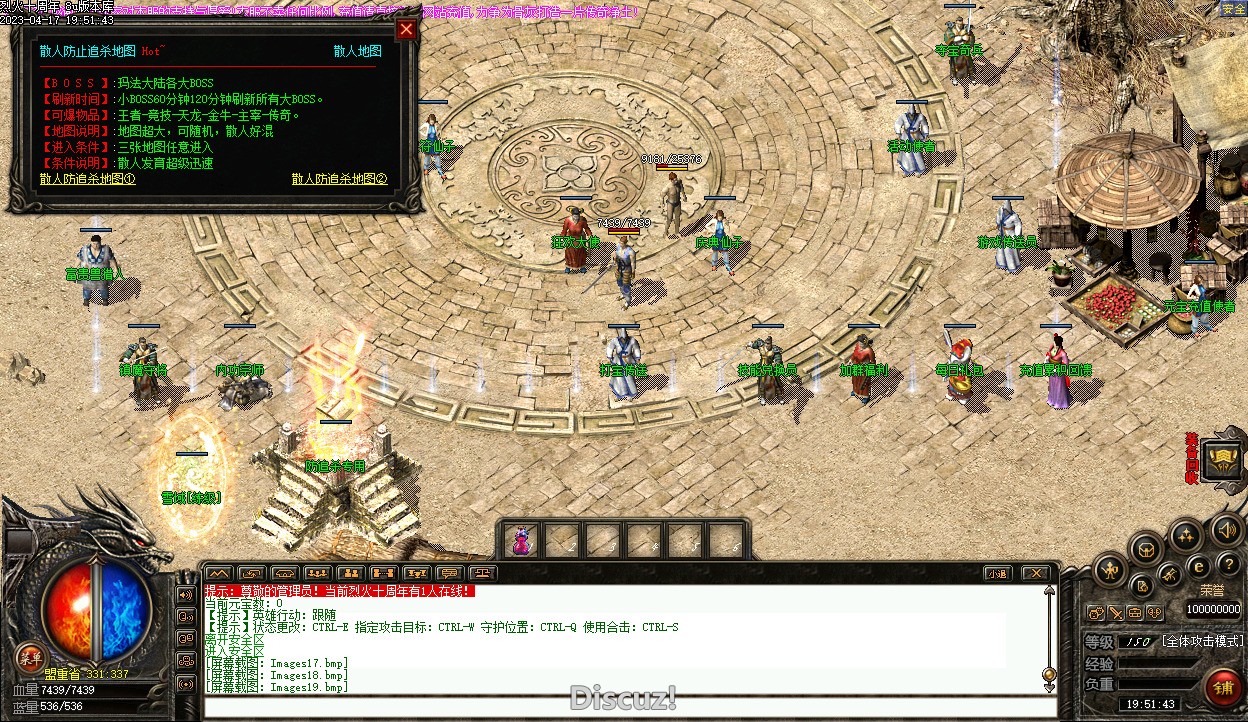Open the 菜单 round menu button
The height and width of the screenshot is (722, 1248).
click(29, 657)
